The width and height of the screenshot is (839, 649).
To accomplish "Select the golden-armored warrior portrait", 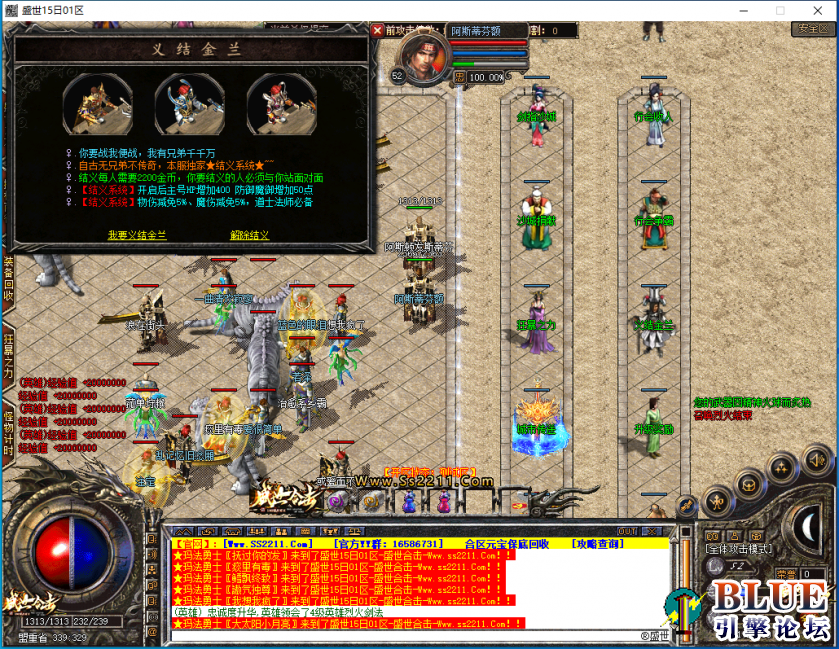I will click(98, 102).
